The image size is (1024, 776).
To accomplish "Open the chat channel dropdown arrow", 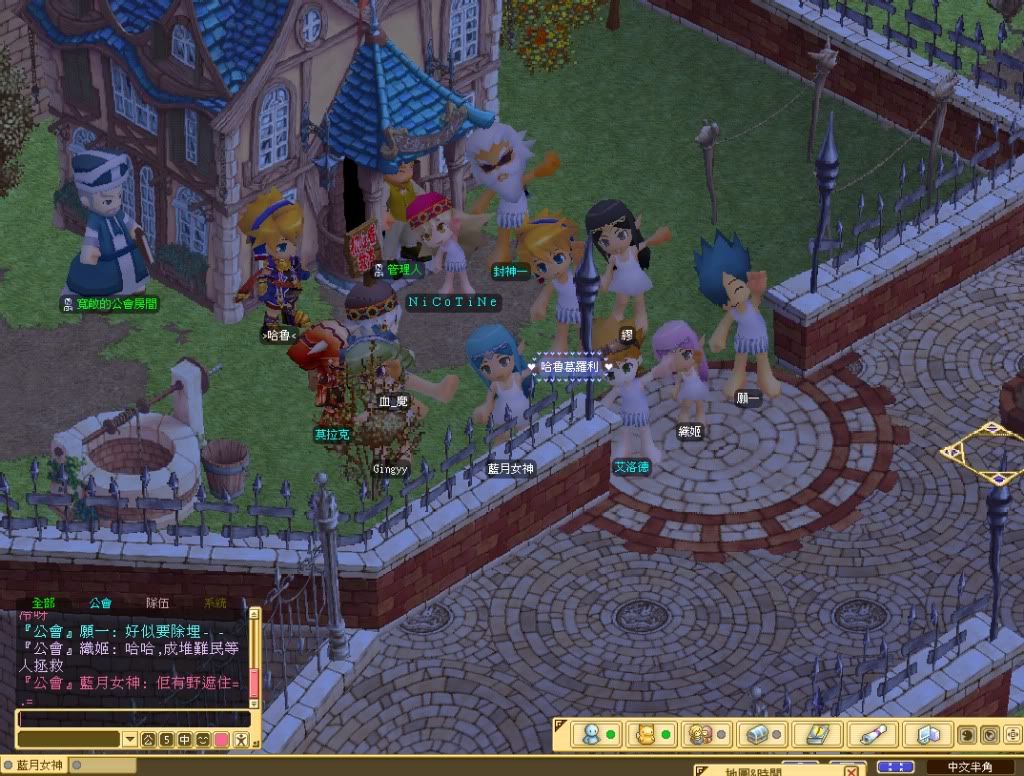I will tap(129, 740).
